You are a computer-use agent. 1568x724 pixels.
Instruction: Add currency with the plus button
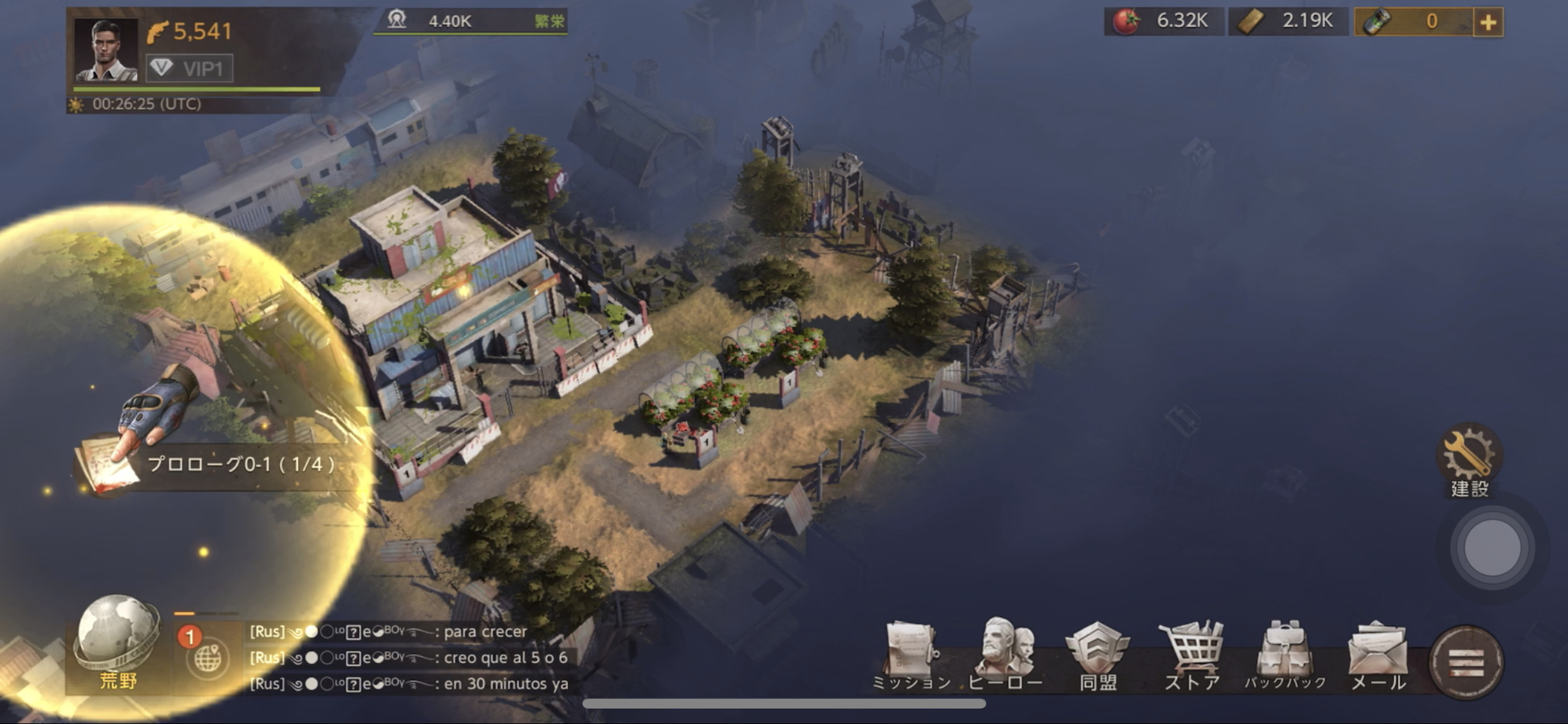[1488, 23]
